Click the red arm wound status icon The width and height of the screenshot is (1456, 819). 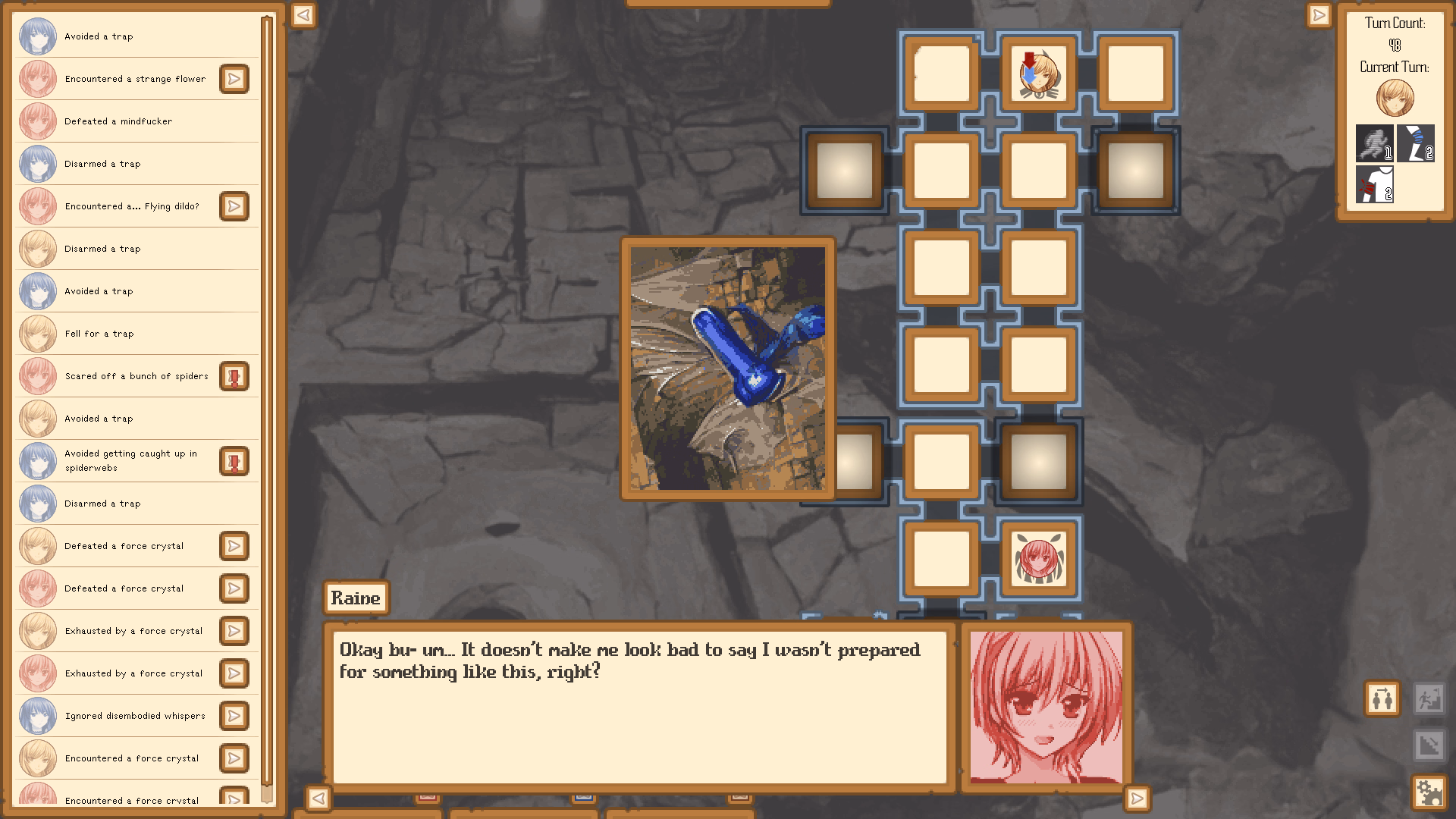1374,184
